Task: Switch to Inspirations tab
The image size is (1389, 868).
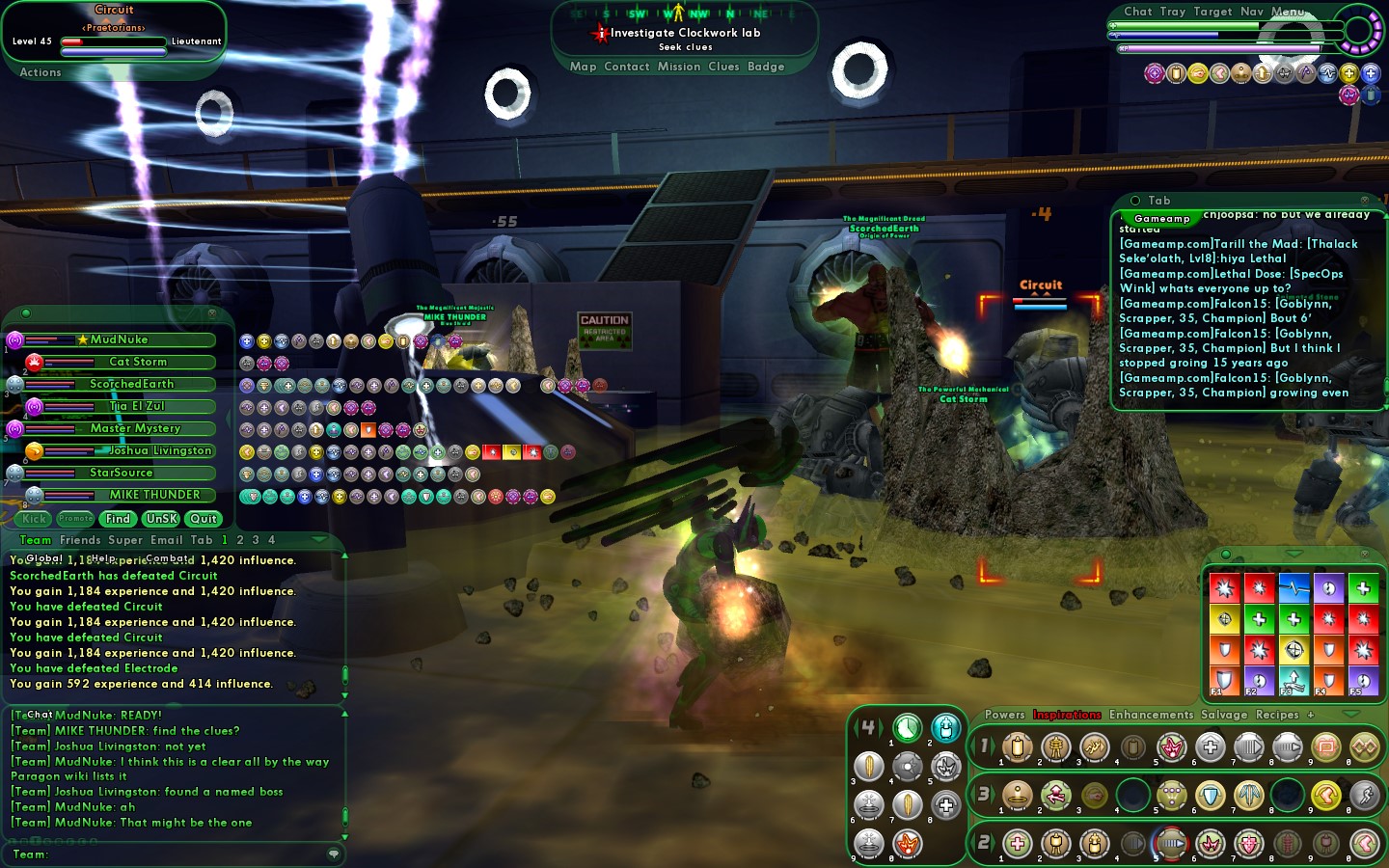Action: pyautogui.click(x=1067, y=715)
